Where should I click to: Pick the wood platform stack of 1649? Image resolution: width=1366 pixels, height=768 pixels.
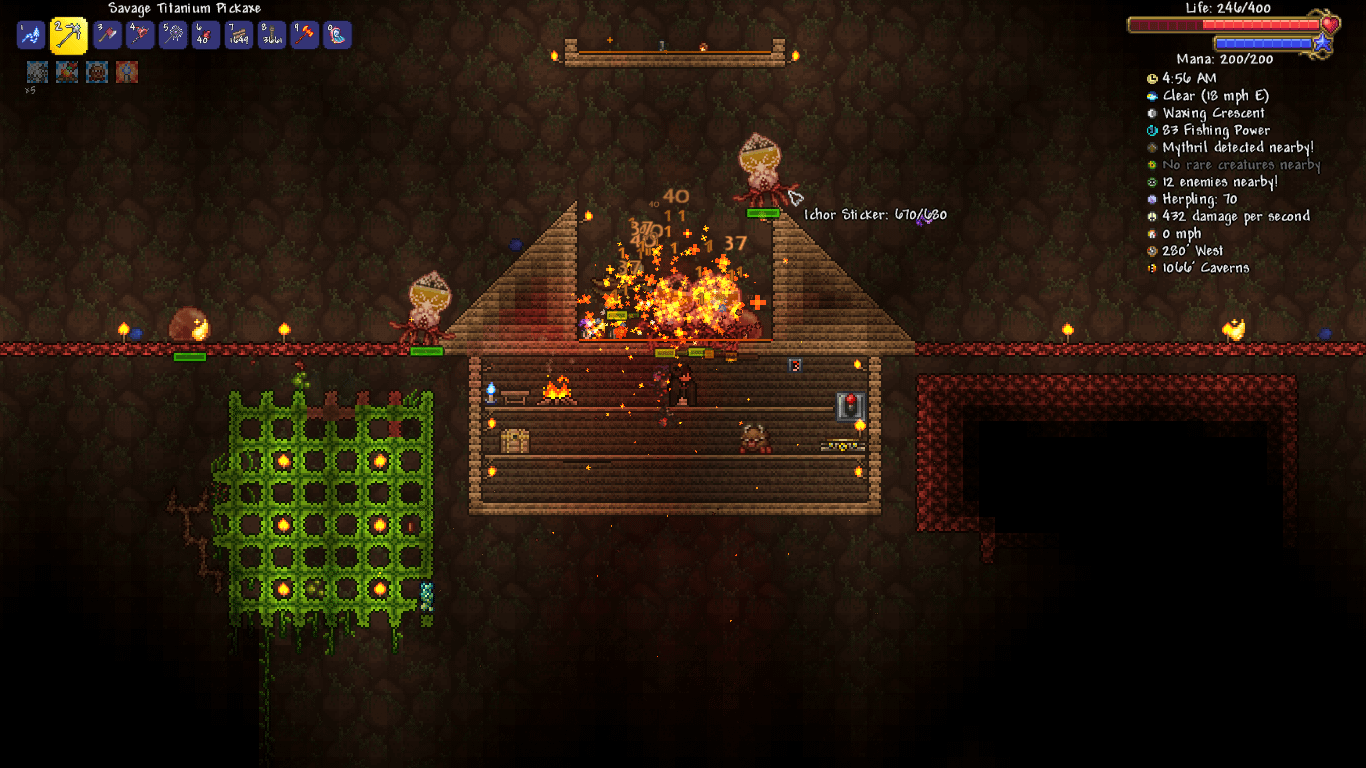point(239,35)
